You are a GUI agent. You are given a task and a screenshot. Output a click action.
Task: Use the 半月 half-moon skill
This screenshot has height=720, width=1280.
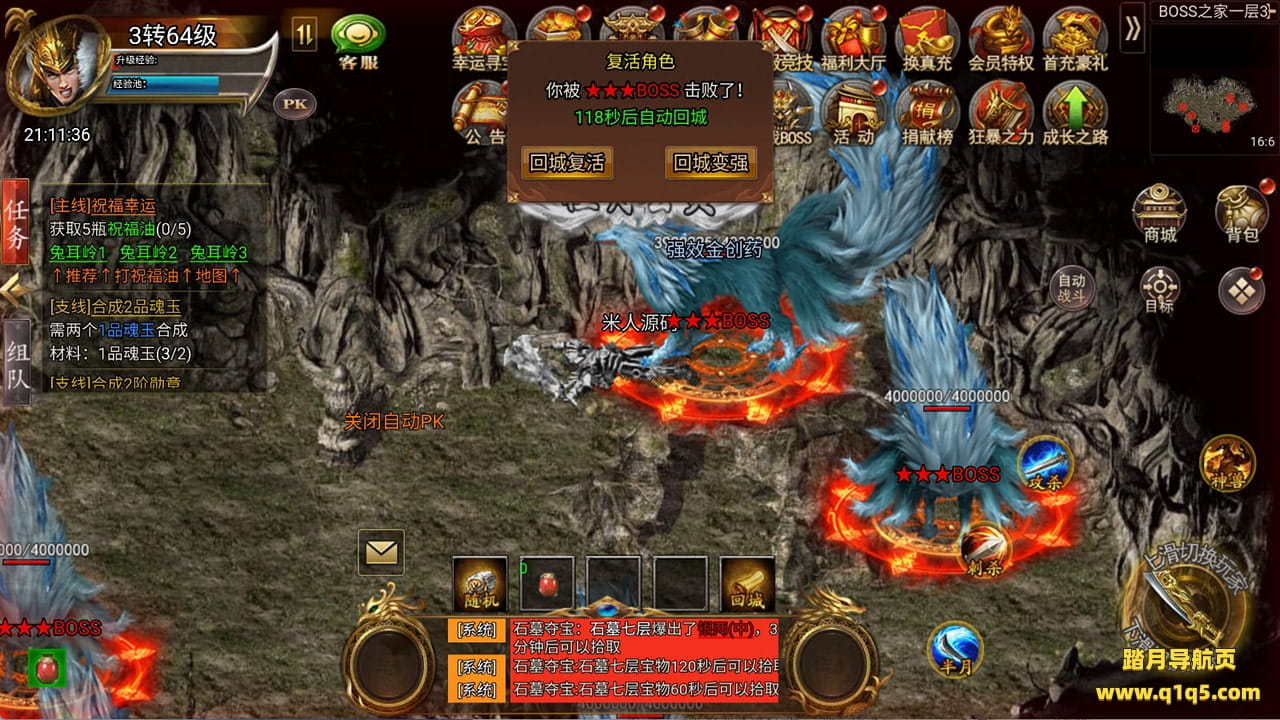coord(955,648)
